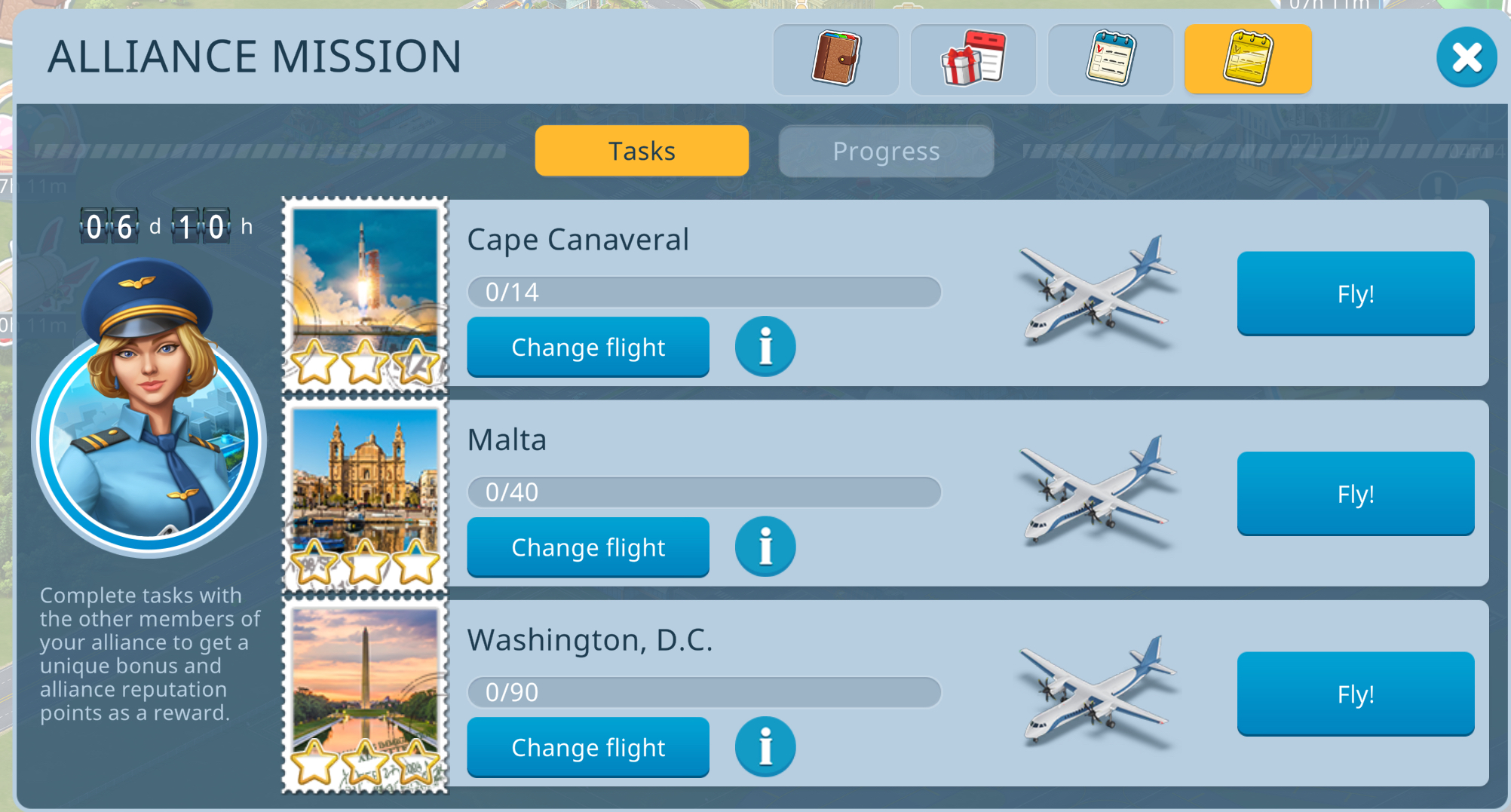Open the blue checklist notepad tab
This screenshot has width=1511, height=812.
[x=1110, y=59]
